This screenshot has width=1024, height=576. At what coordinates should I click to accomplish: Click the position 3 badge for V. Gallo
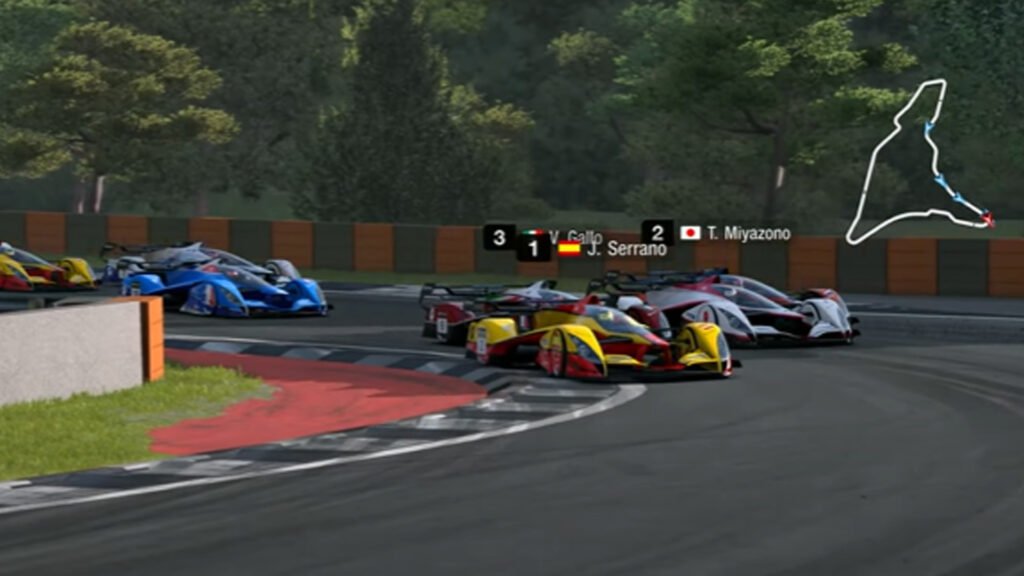pyautogui.click(x=499, y=237)
